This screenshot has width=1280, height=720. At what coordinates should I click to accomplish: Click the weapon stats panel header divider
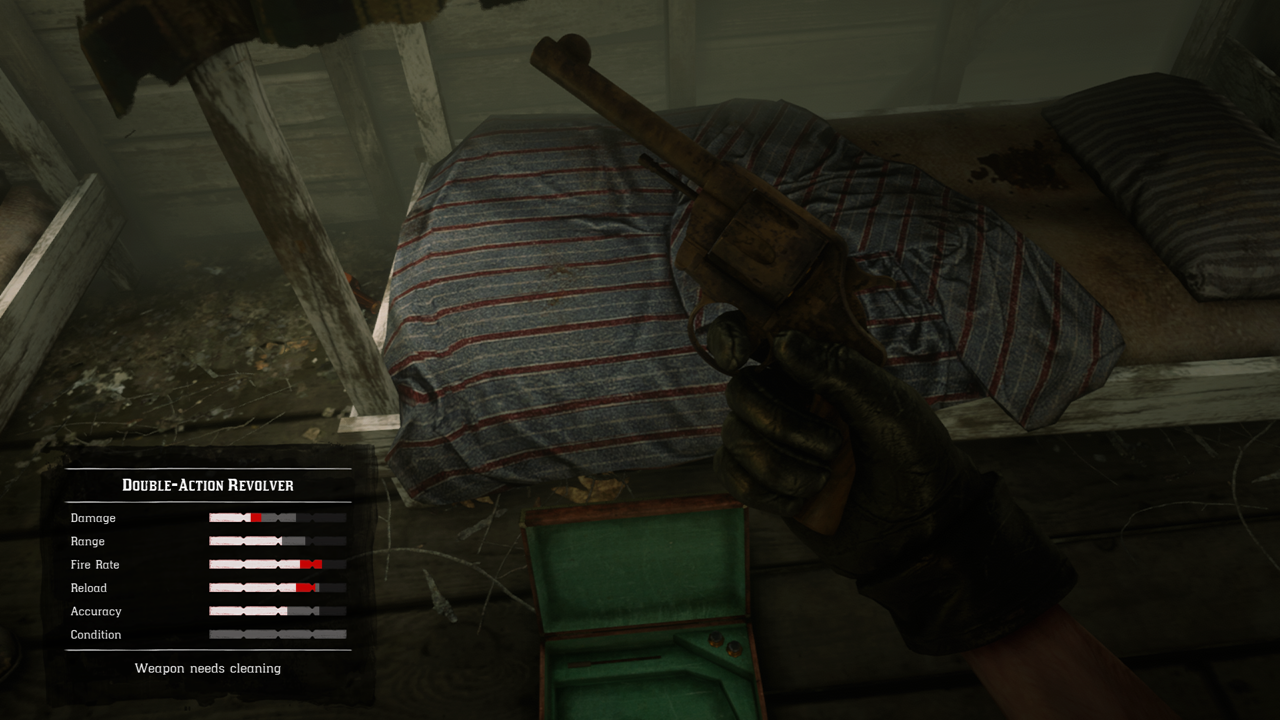point(207,499)
